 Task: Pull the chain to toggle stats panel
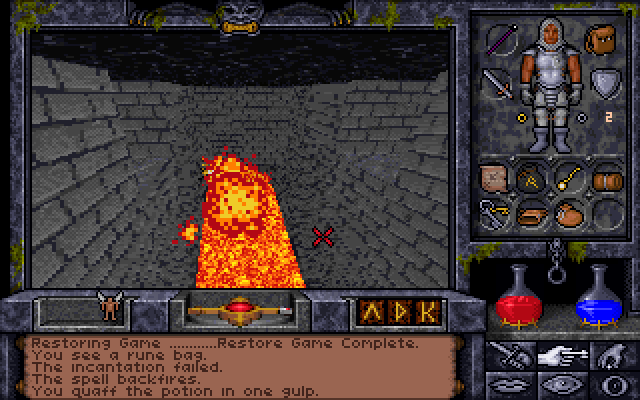[556, 262]
